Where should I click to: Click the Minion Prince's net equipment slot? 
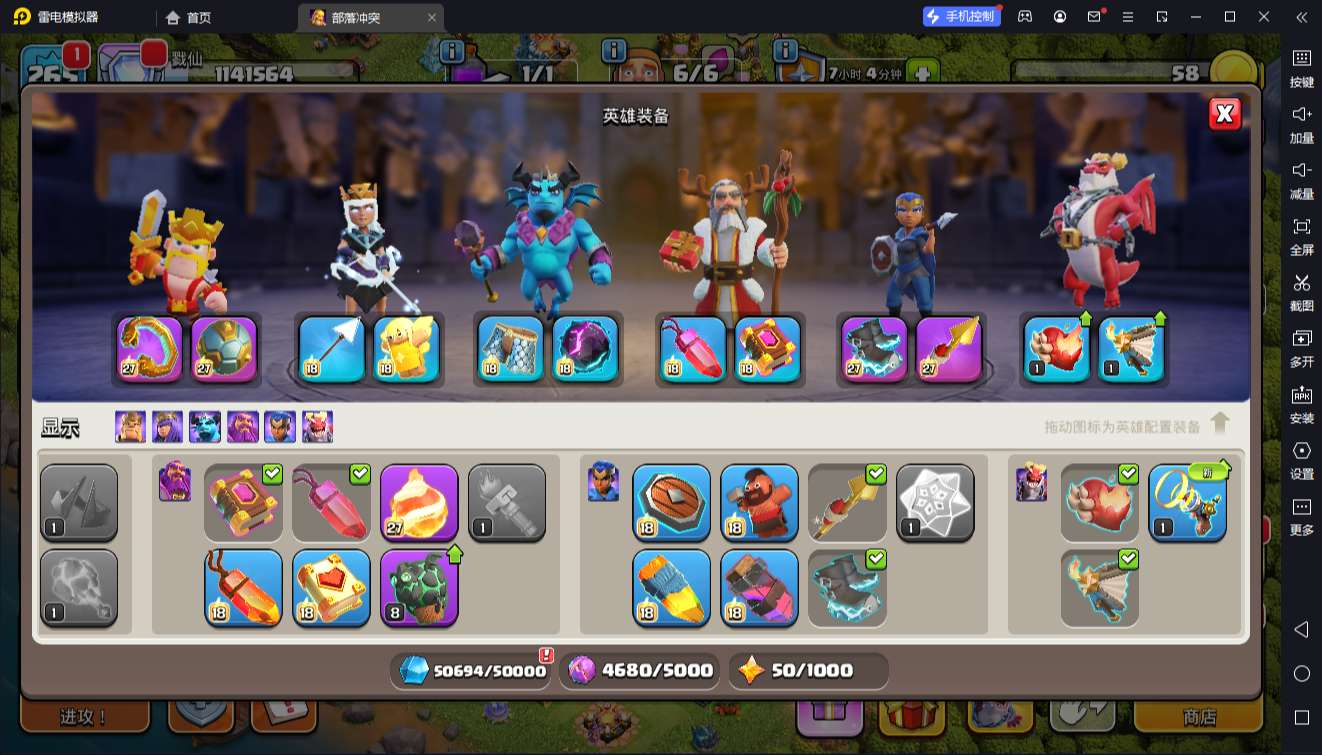click(x=510, y=349)
